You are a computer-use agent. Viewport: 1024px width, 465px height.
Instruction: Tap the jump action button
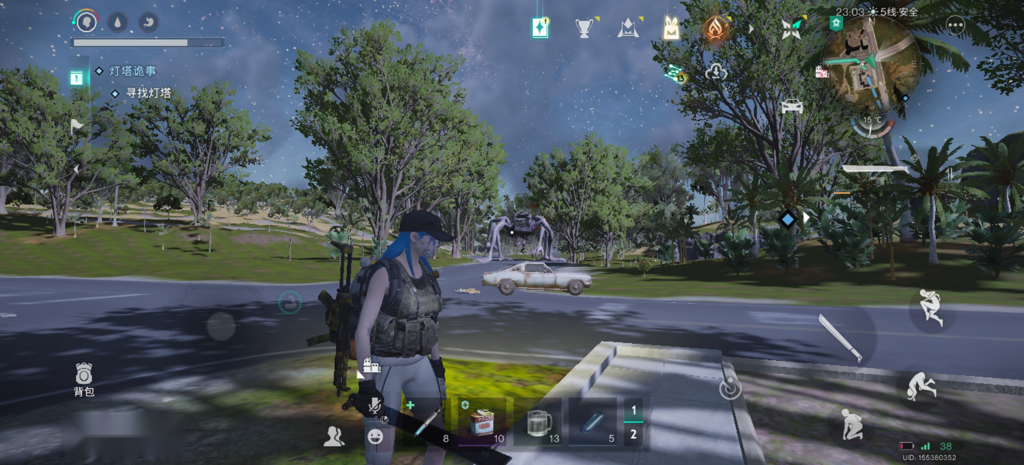click(930, 309)
